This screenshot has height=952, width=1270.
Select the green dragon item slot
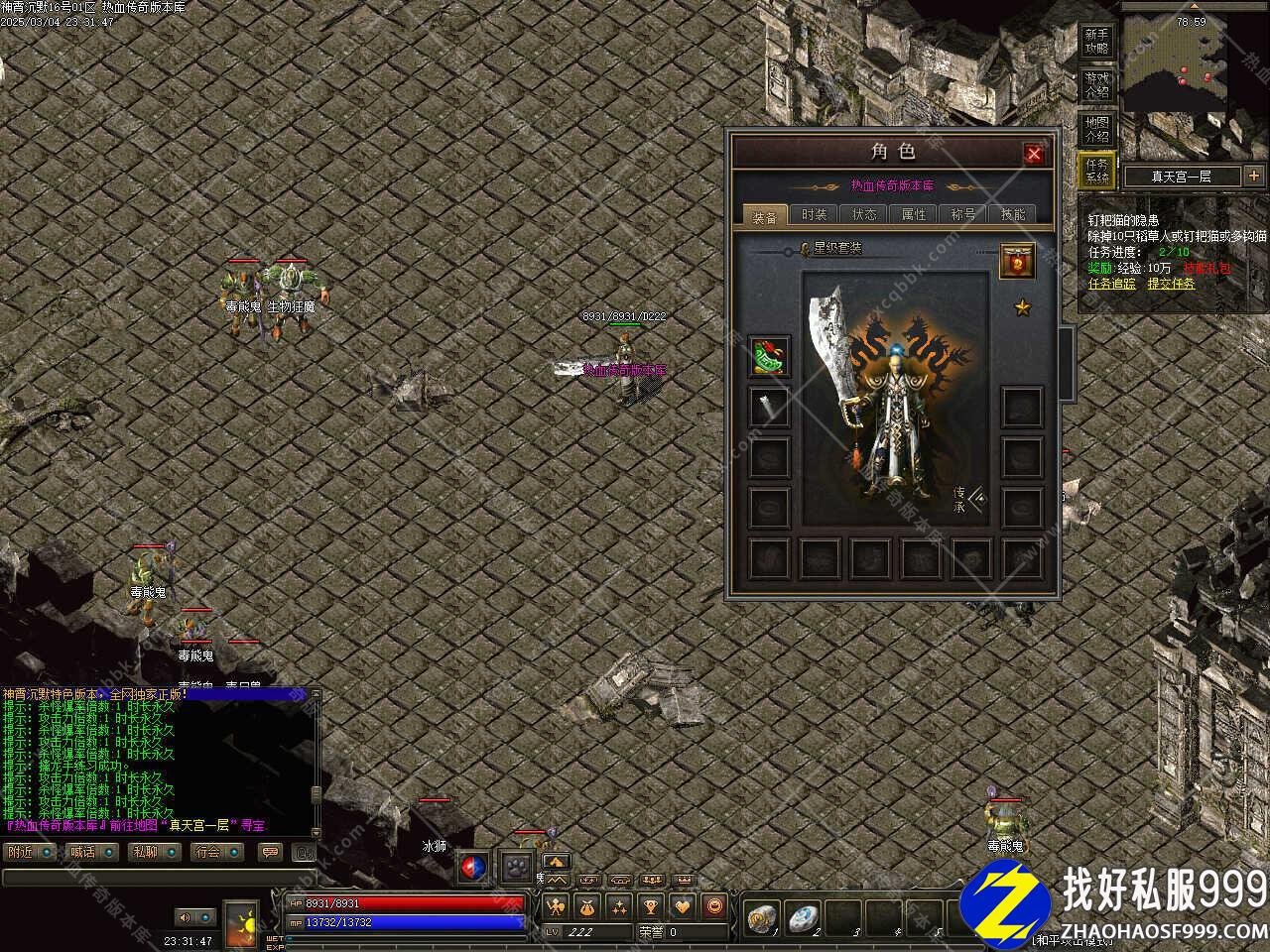click(769, 357)
